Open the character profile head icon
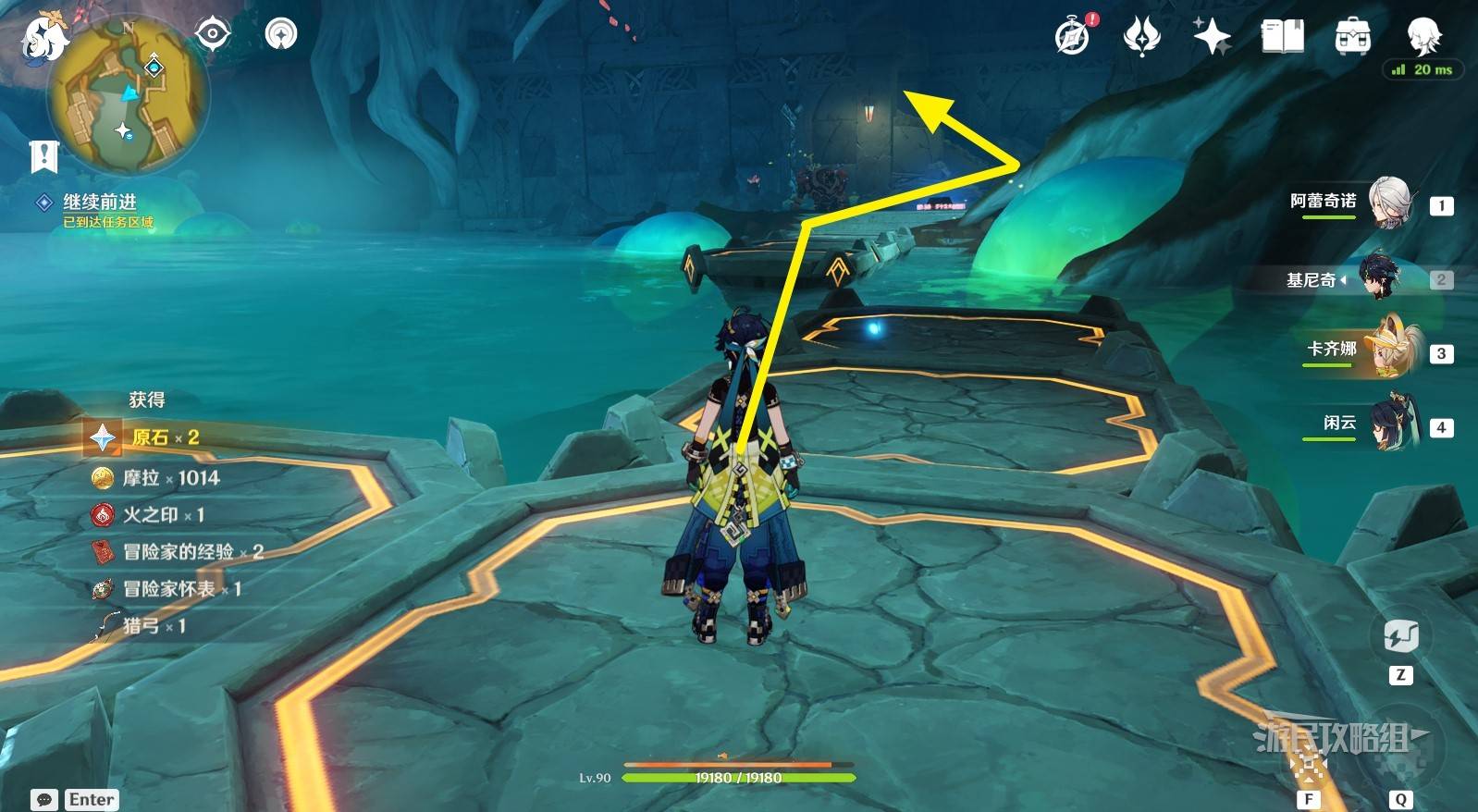Viewport: 1478px width, 812px height. point(1423,35)
